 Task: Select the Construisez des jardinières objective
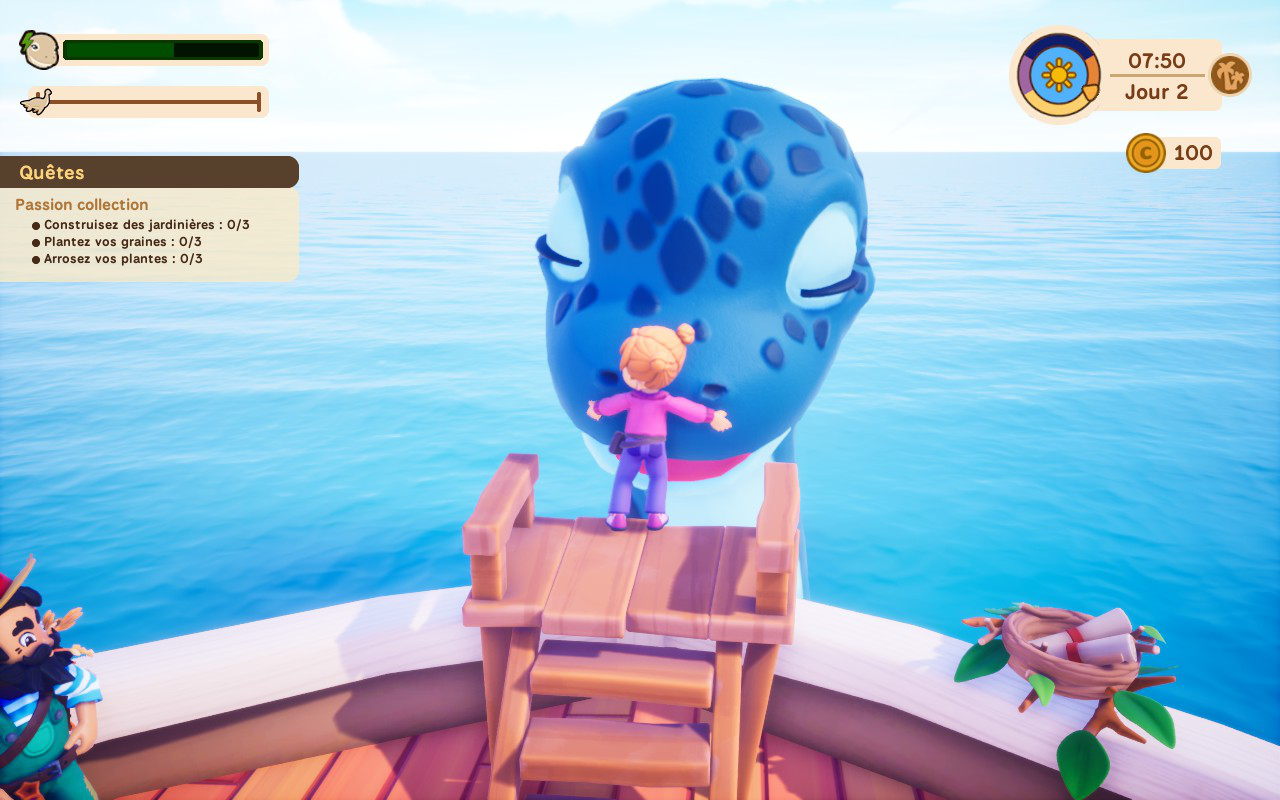click(x=146, y=225)
